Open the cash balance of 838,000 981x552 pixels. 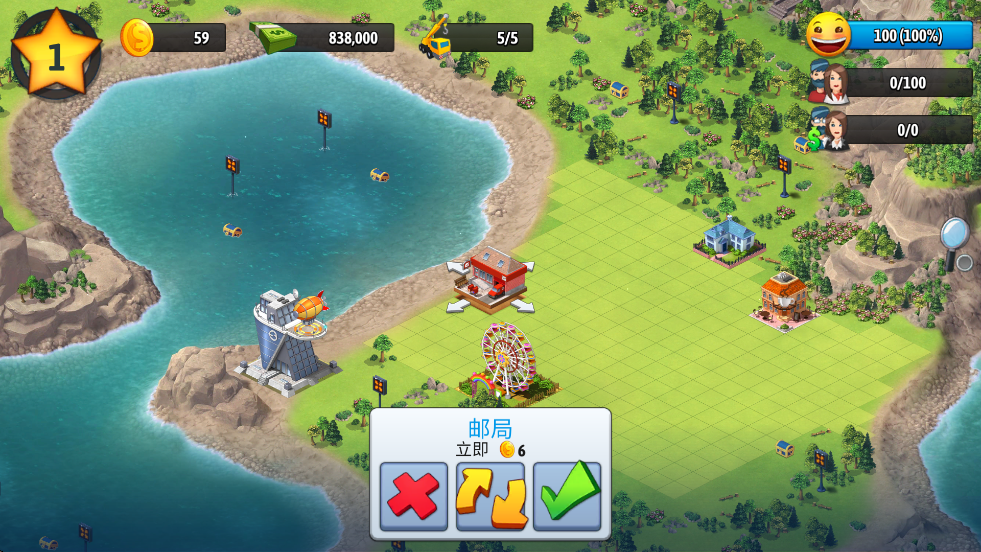(x=322, y=38)
